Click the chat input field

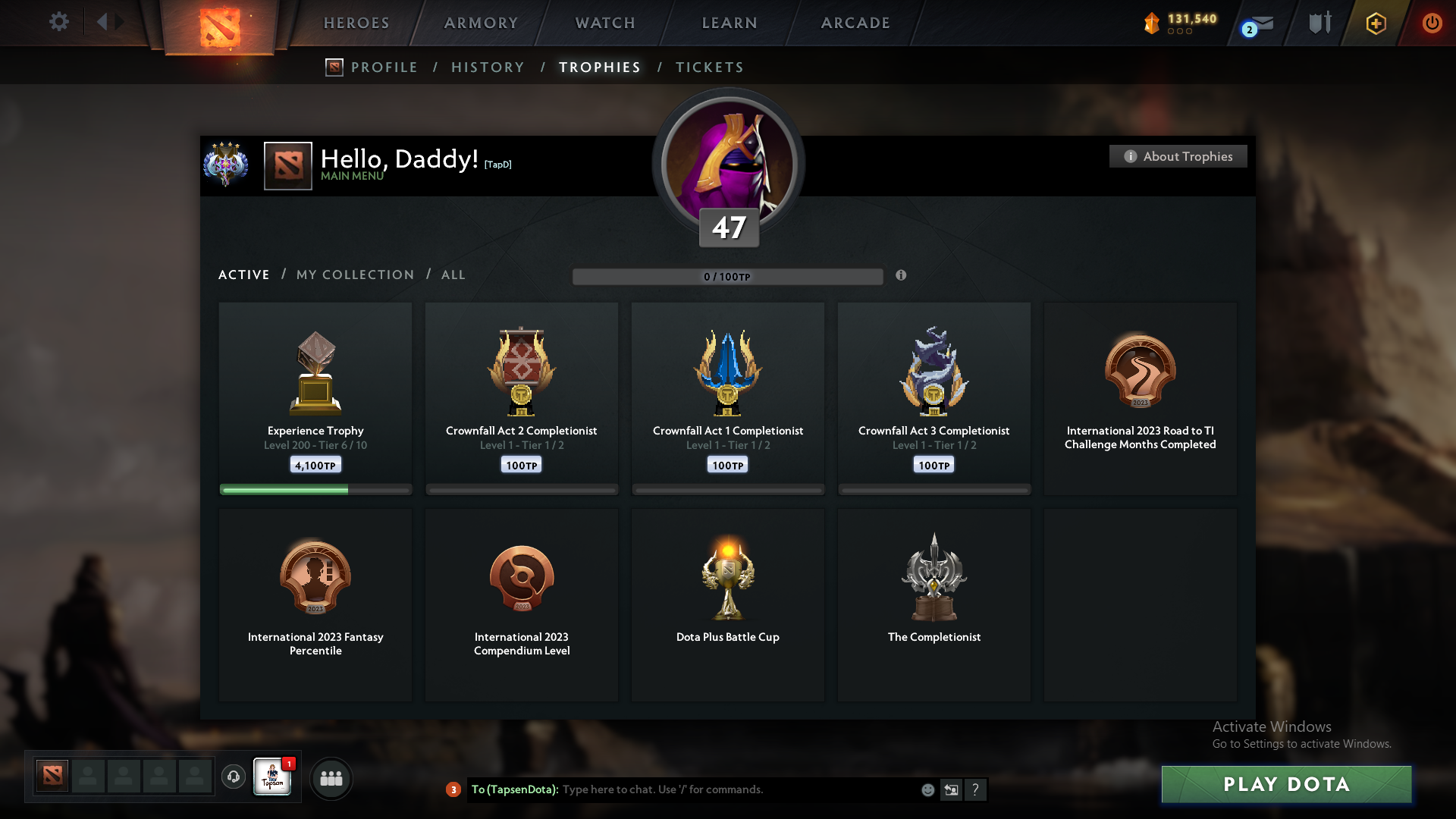click(682, 789)
